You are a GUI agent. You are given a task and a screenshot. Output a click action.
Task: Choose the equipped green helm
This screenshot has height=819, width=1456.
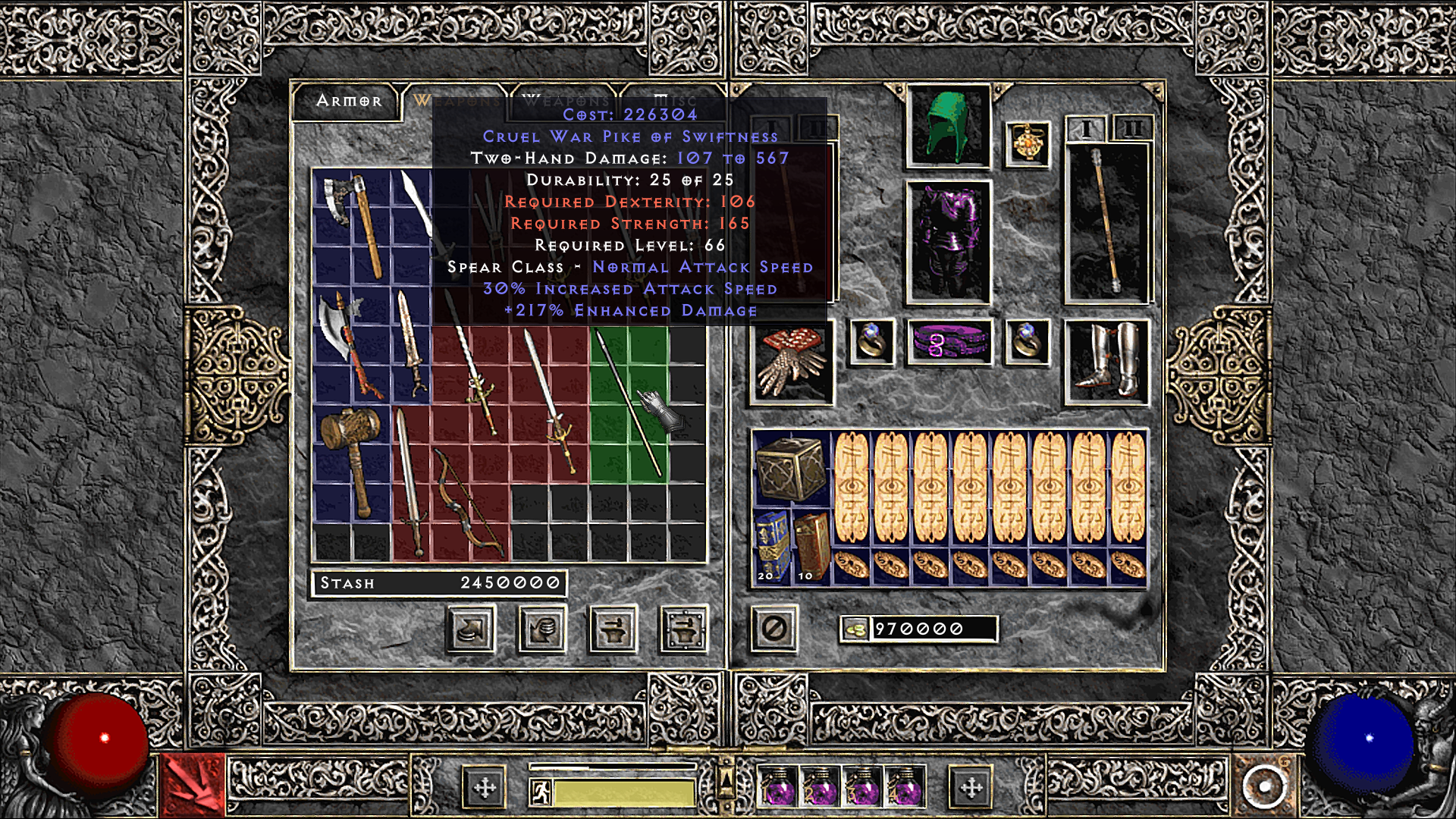948,127
